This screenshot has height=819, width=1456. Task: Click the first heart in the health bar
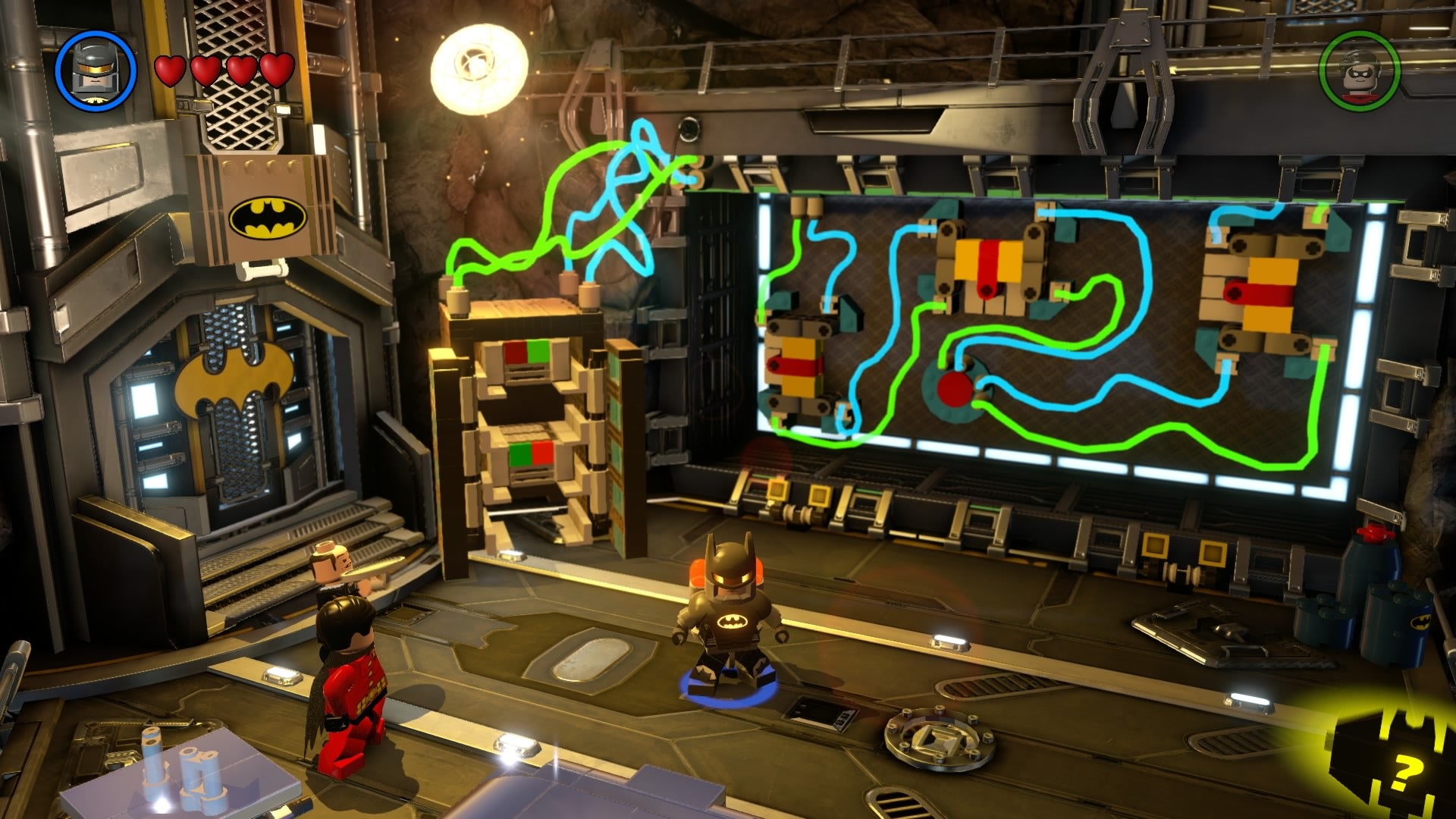[x=170, y=72]
